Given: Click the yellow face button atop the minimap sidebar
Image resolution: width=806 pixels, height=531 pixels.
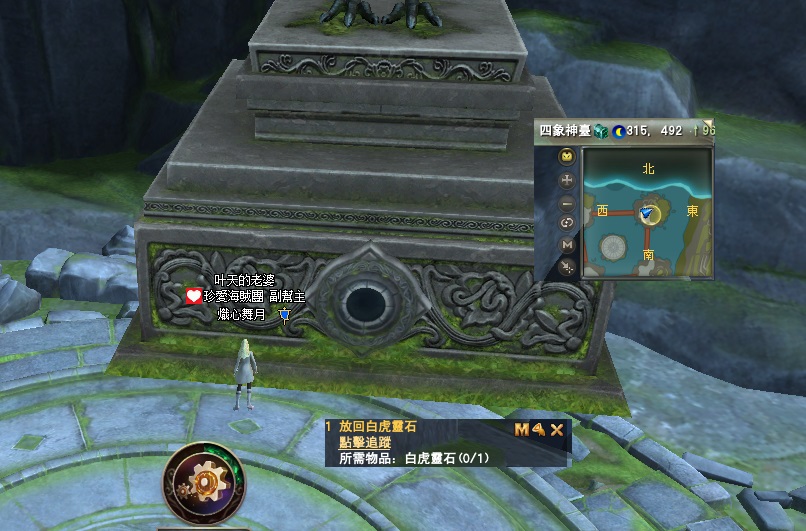Looking at the screenshot, I should pyautogui.click(x=567, y=157).
